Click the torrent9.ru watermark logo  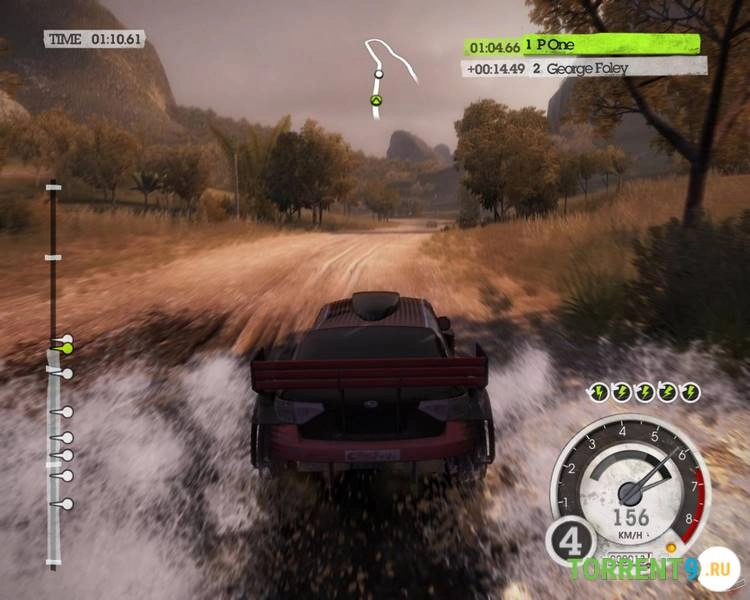[653, 570]
